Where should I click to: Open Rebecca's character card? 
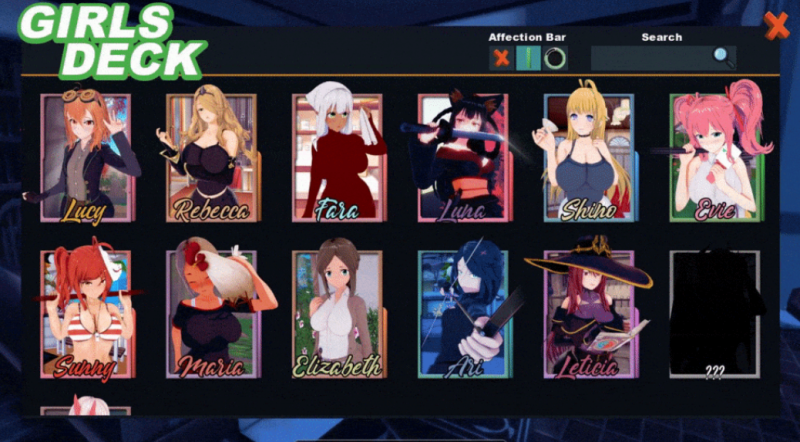click(211, 157)
